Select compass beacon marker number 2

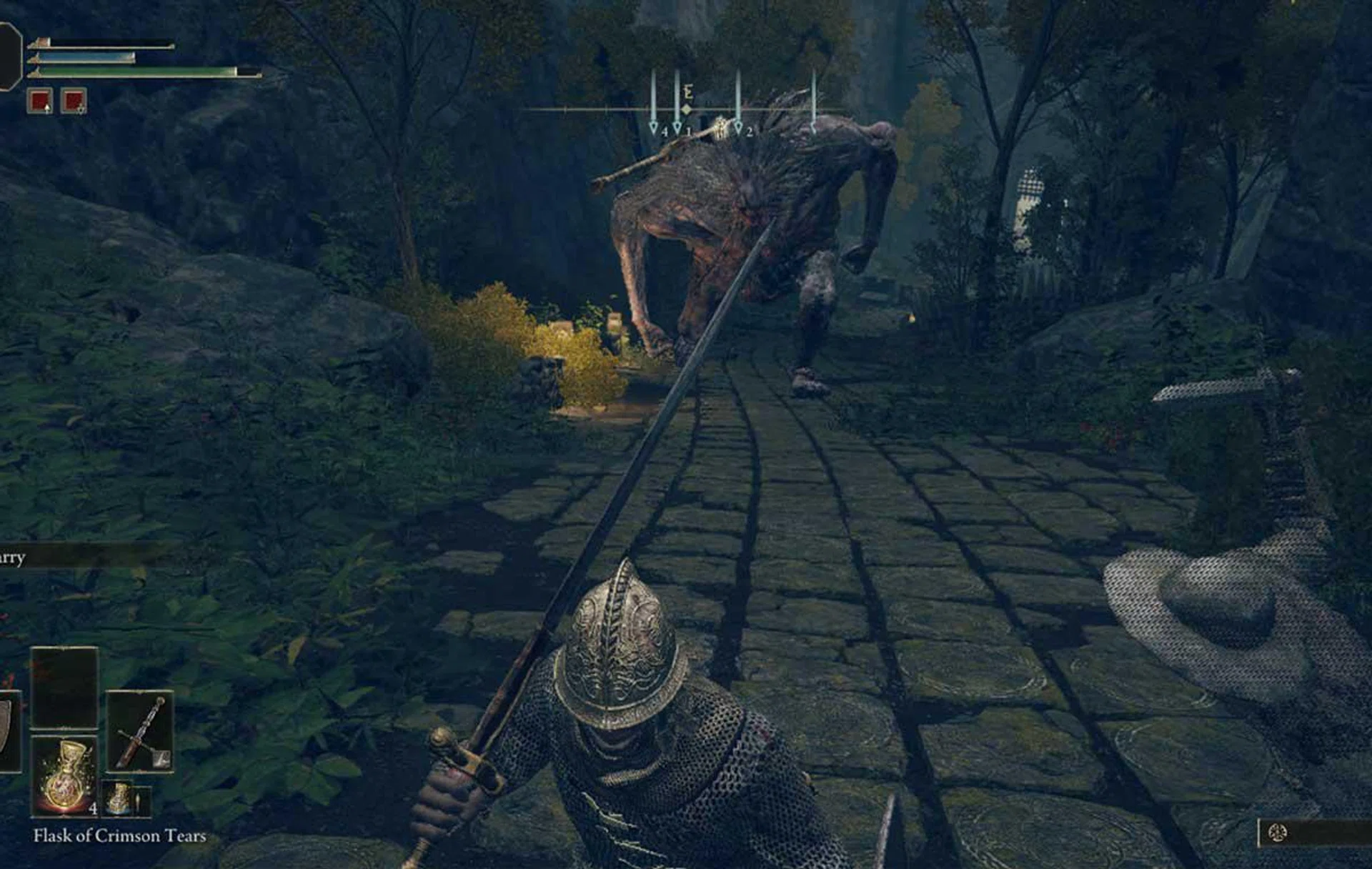pos(738,127)
